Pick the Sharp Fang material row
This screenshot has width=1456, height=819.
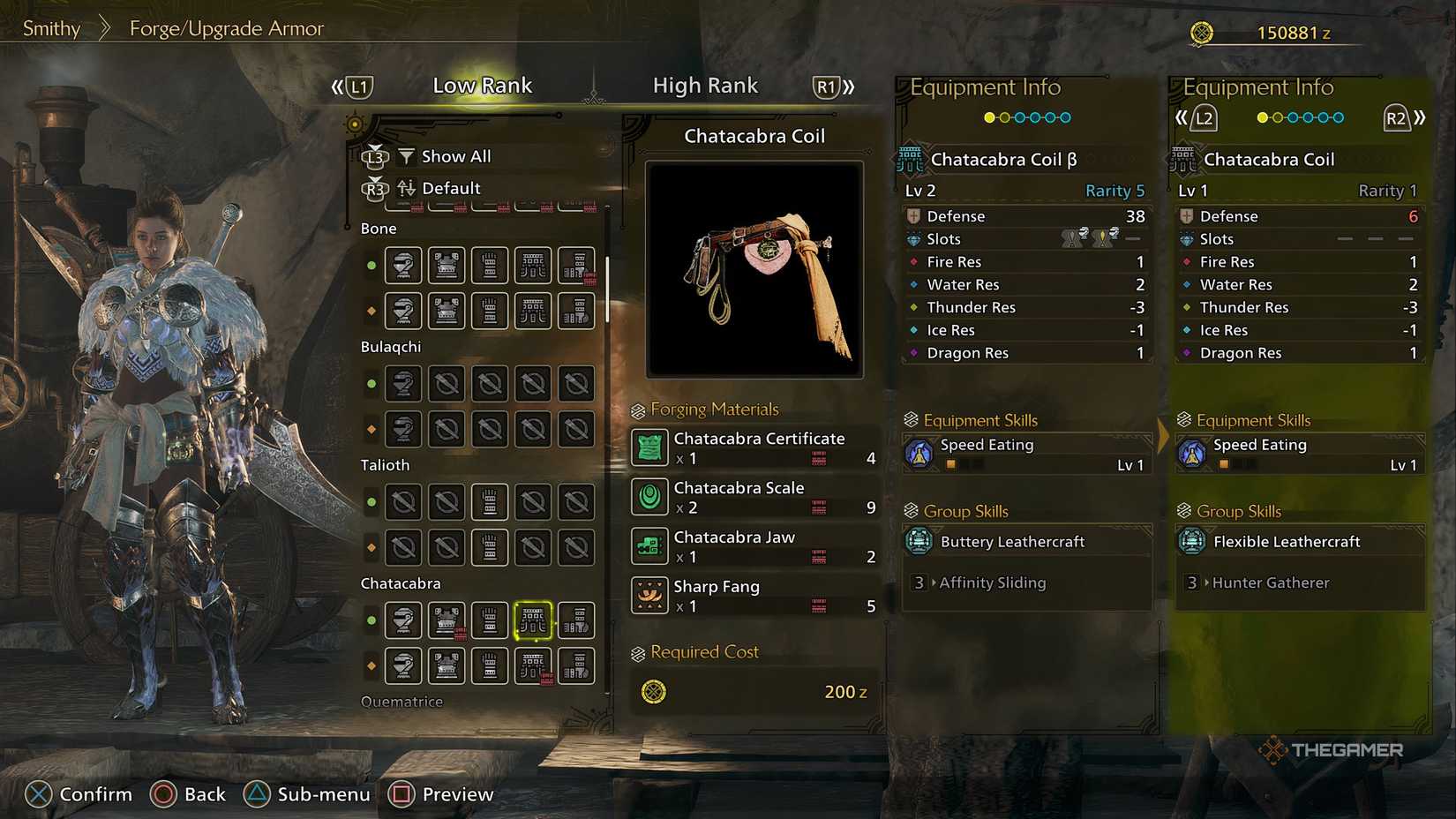pyautogui.click(x=754, y=596)
